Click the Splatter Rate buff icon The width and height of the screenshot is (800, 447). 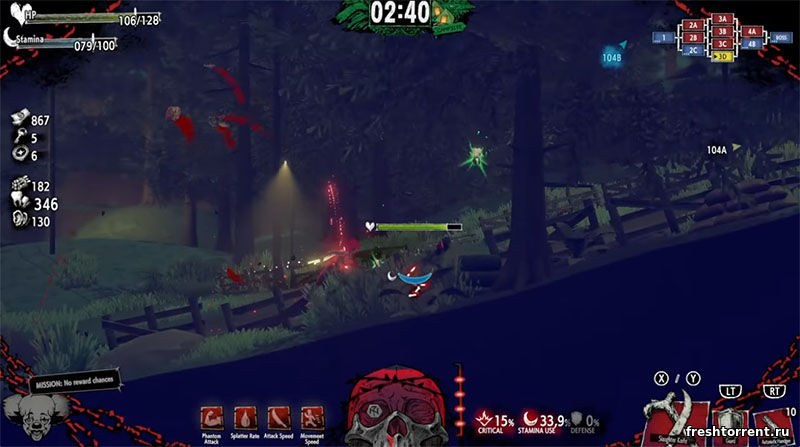243,418
